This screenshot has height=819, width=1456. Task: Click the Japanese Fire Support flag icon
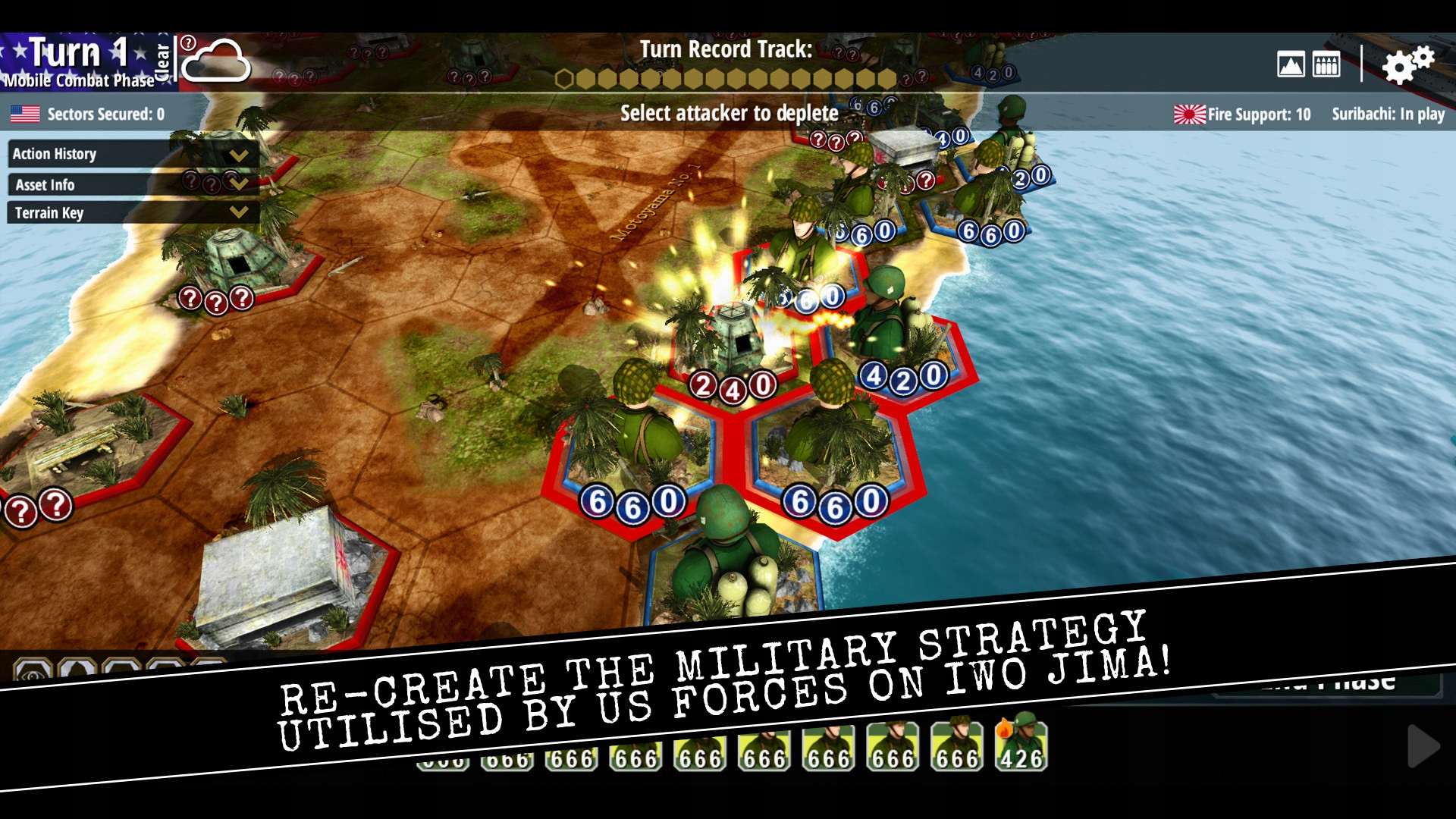tap(1188, 114)
